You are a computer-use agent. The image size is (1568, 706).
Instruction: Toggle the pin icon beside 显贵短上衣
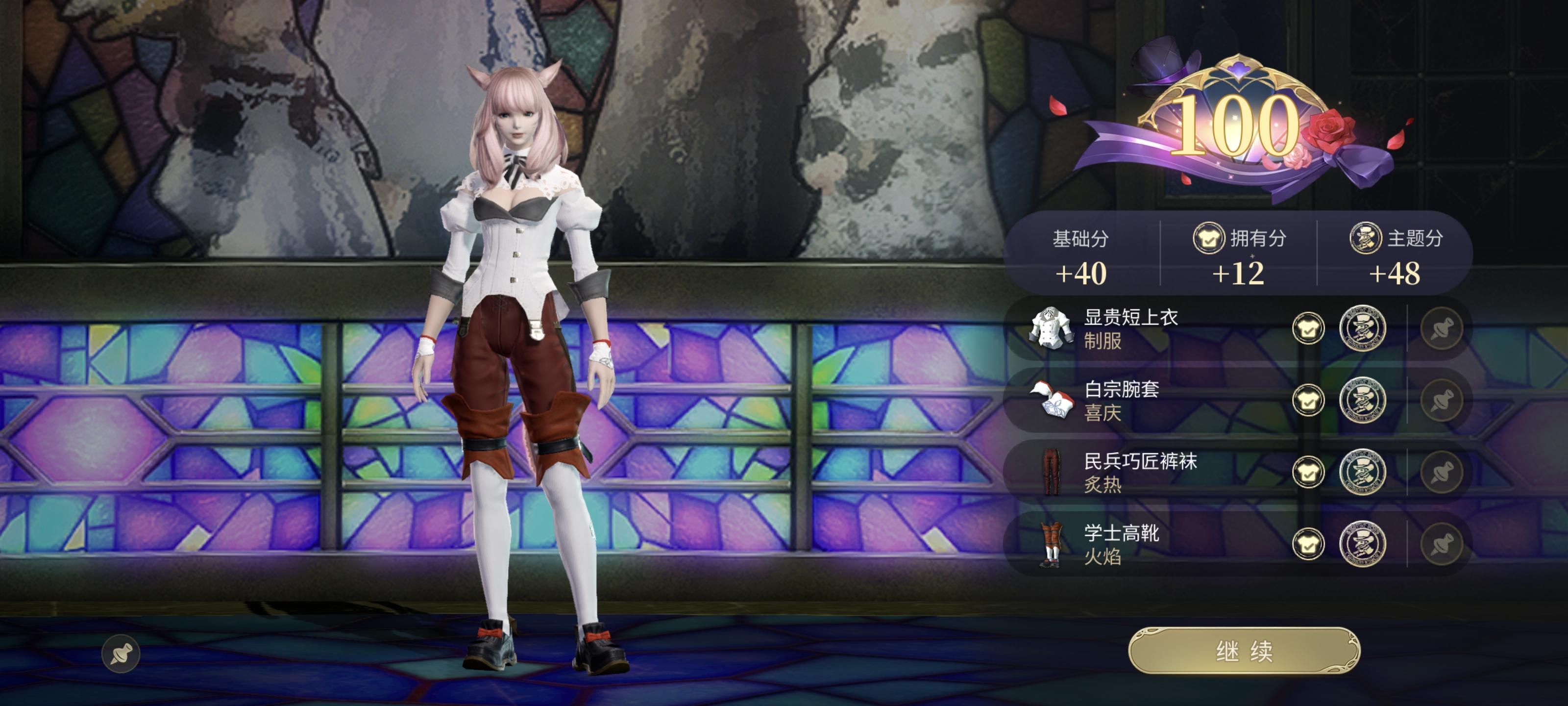point(1442,329)
